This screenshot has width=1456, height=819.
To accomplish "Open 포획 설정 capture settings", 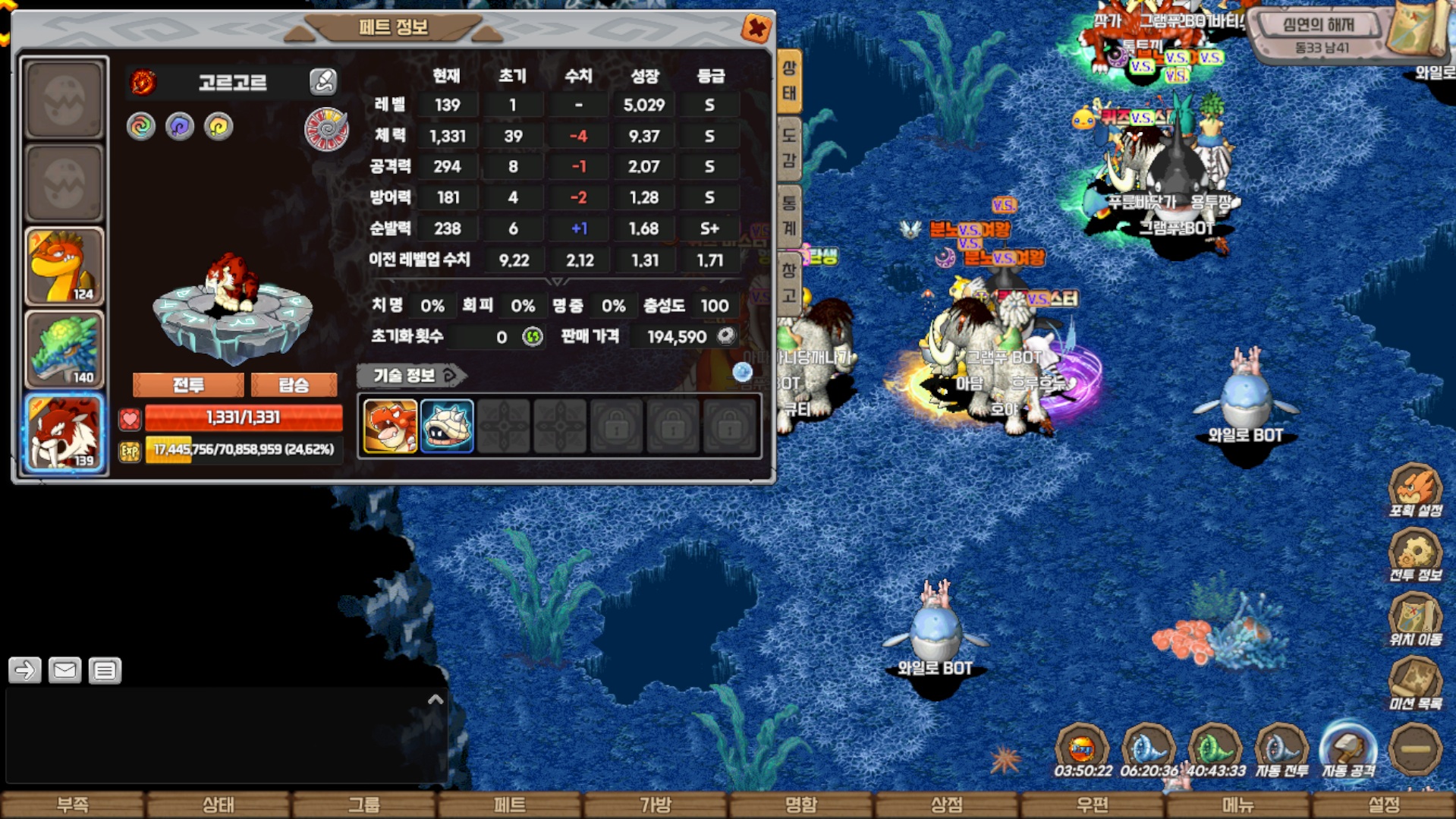I will 1415,490.
